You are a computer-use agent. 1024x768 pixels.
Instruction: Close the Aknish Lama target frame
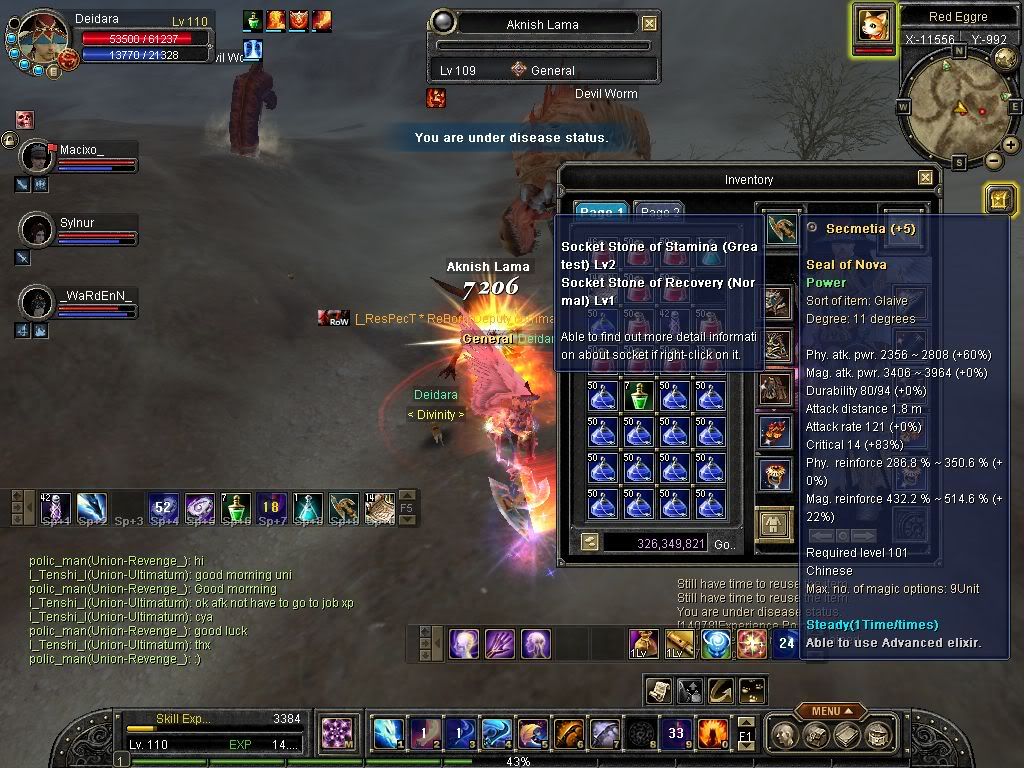pyautogui.click(x=650, y=24)
